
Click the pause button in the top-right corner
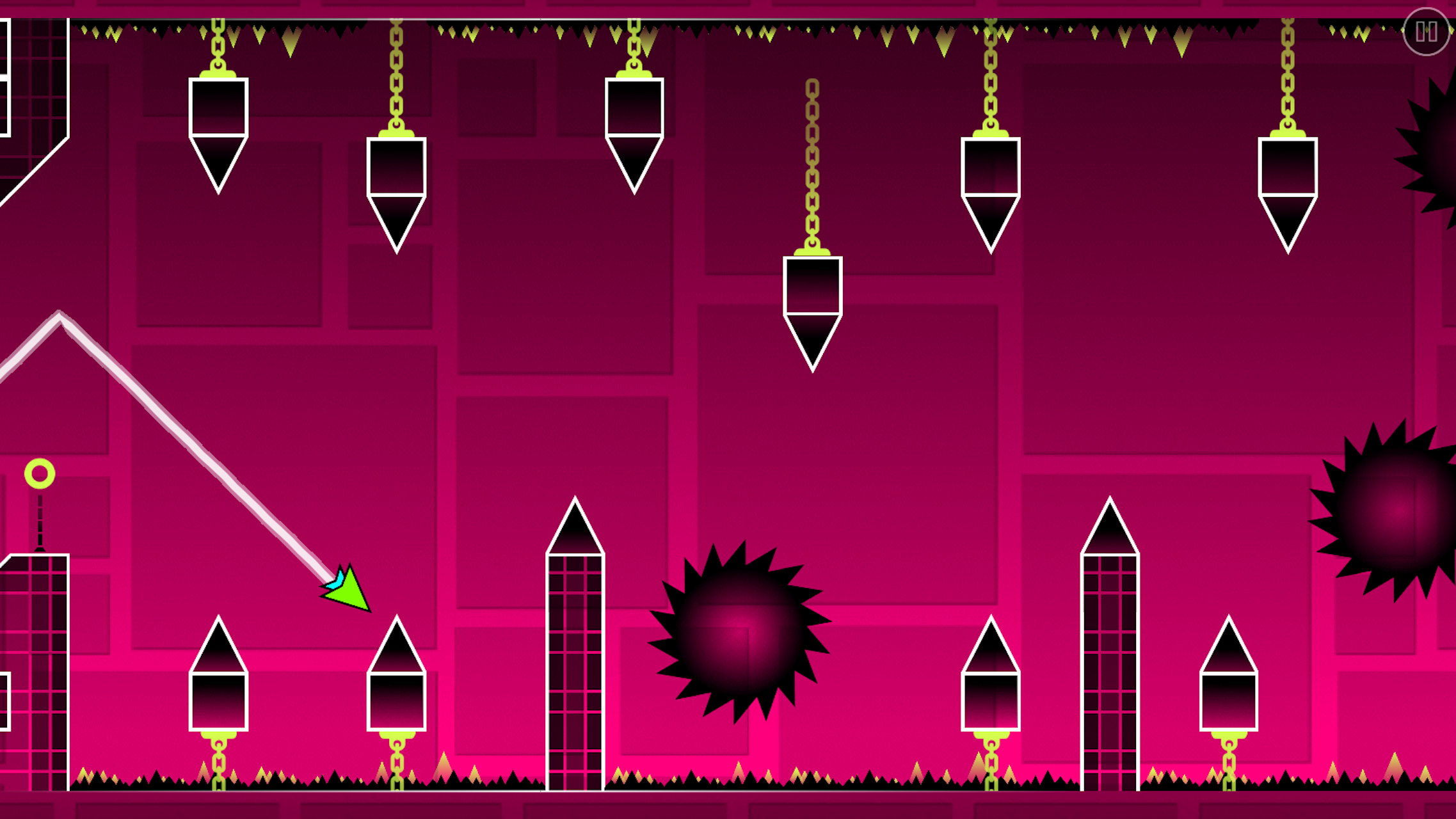tap(1425, 32)
